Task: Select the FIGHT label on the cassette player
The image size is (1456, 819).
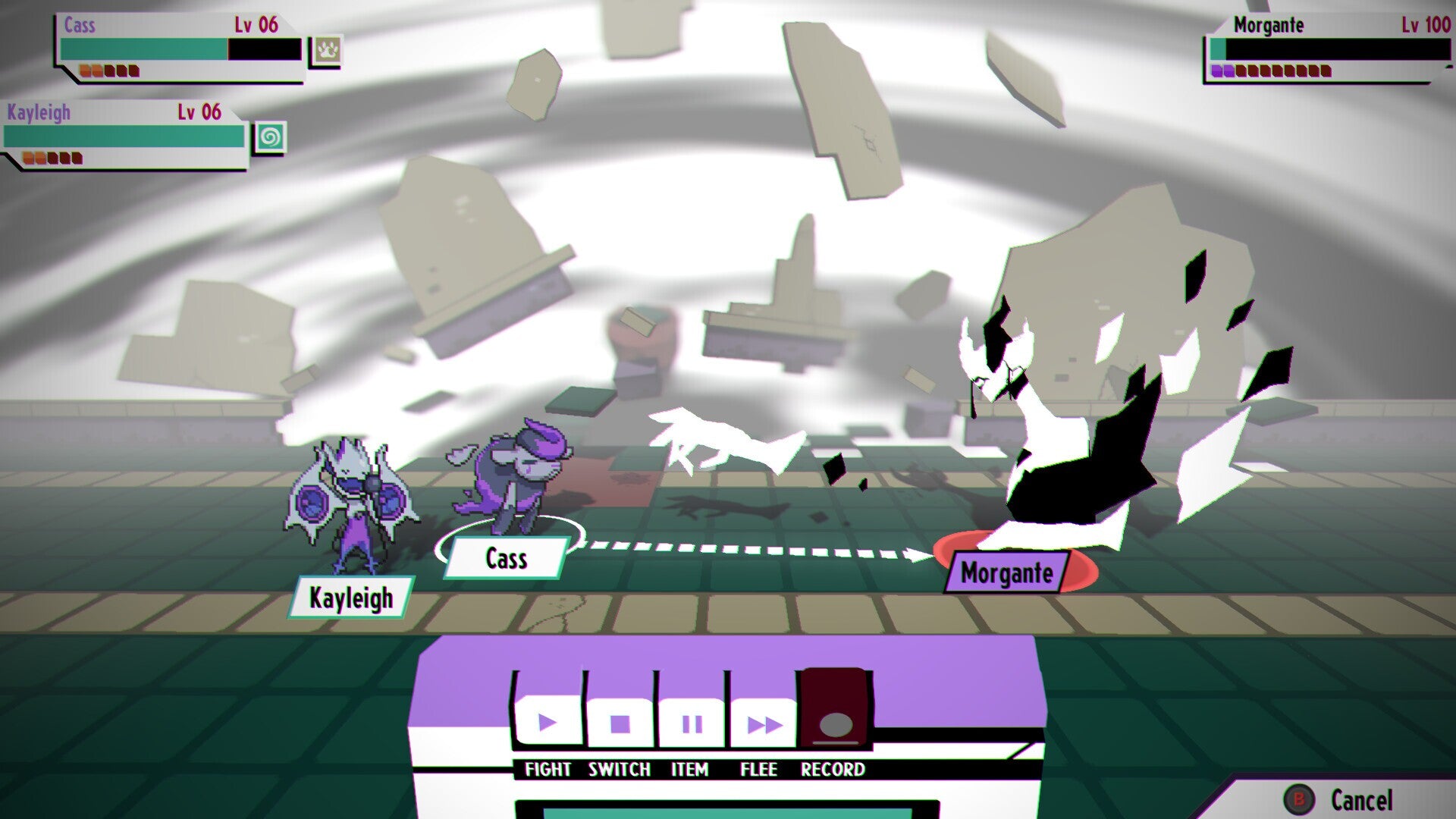Action: point(548,768)
